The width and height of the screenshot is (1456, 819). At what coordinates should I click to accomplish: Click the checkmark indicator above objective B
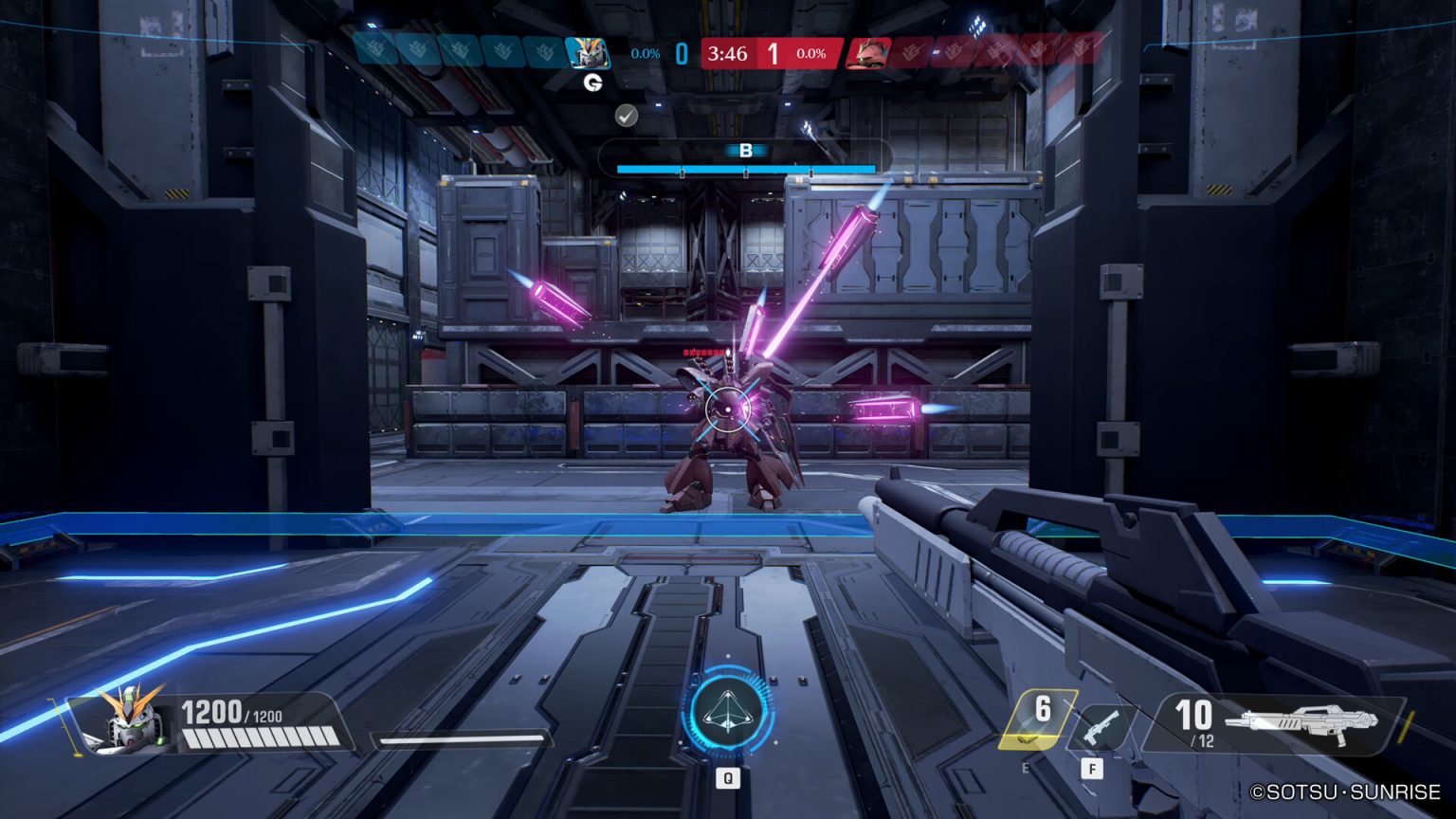coord(625,117)
